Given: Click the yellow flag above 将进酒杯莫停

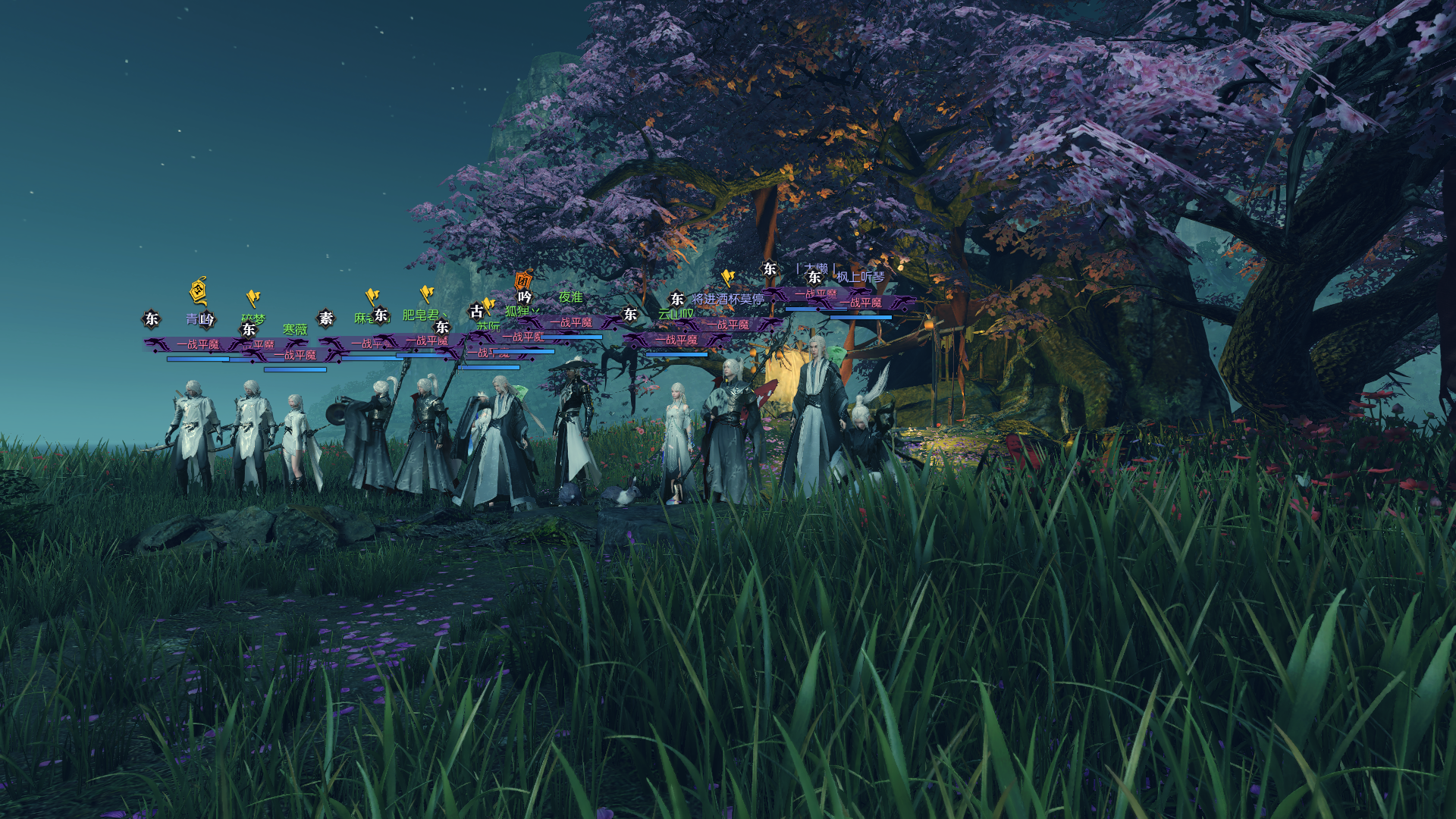Looking at the screenshot, I should [728, 277].
